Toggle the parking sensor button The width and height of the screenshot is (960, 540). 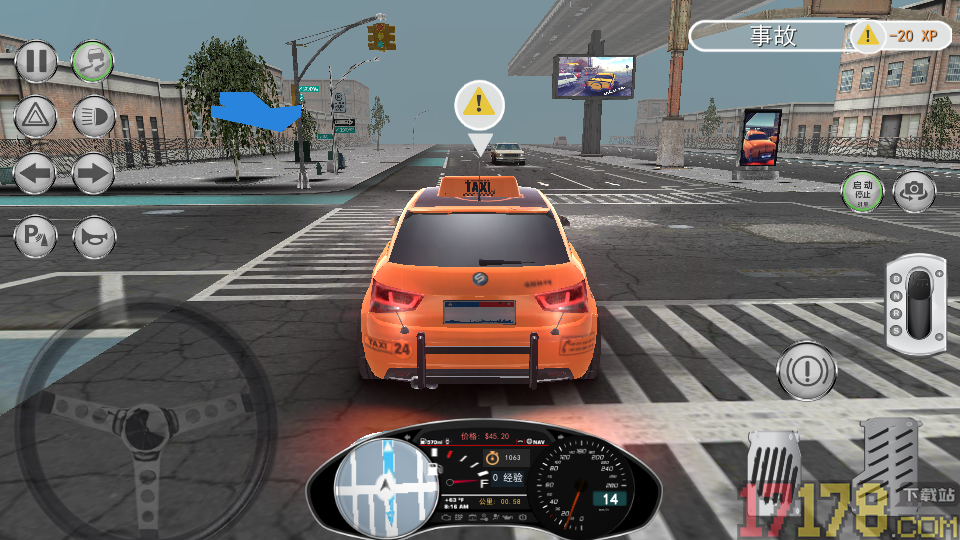tap(36, 237)
